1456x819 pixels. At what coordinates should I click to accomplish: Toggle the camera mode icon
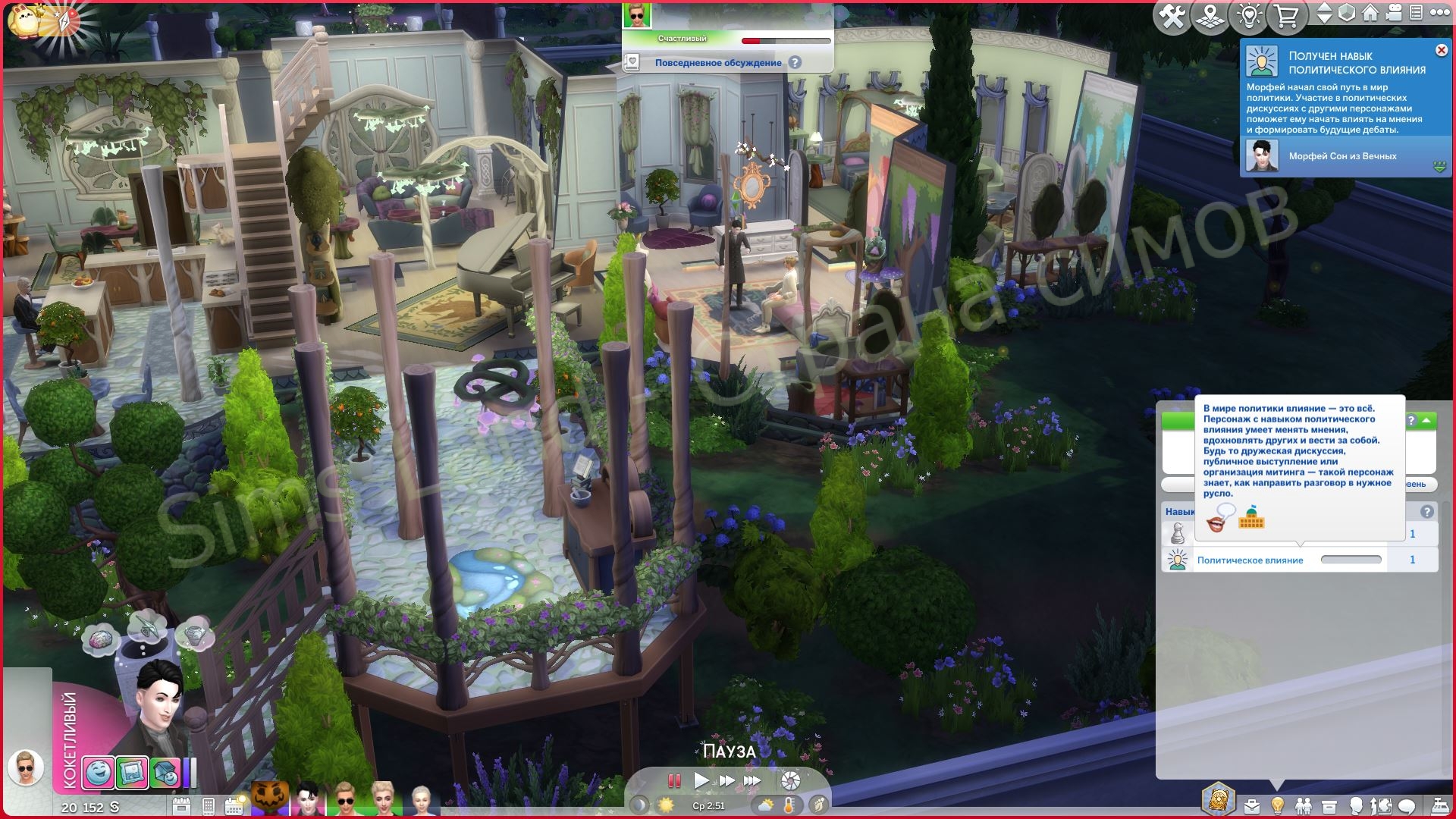[1394, 13]
